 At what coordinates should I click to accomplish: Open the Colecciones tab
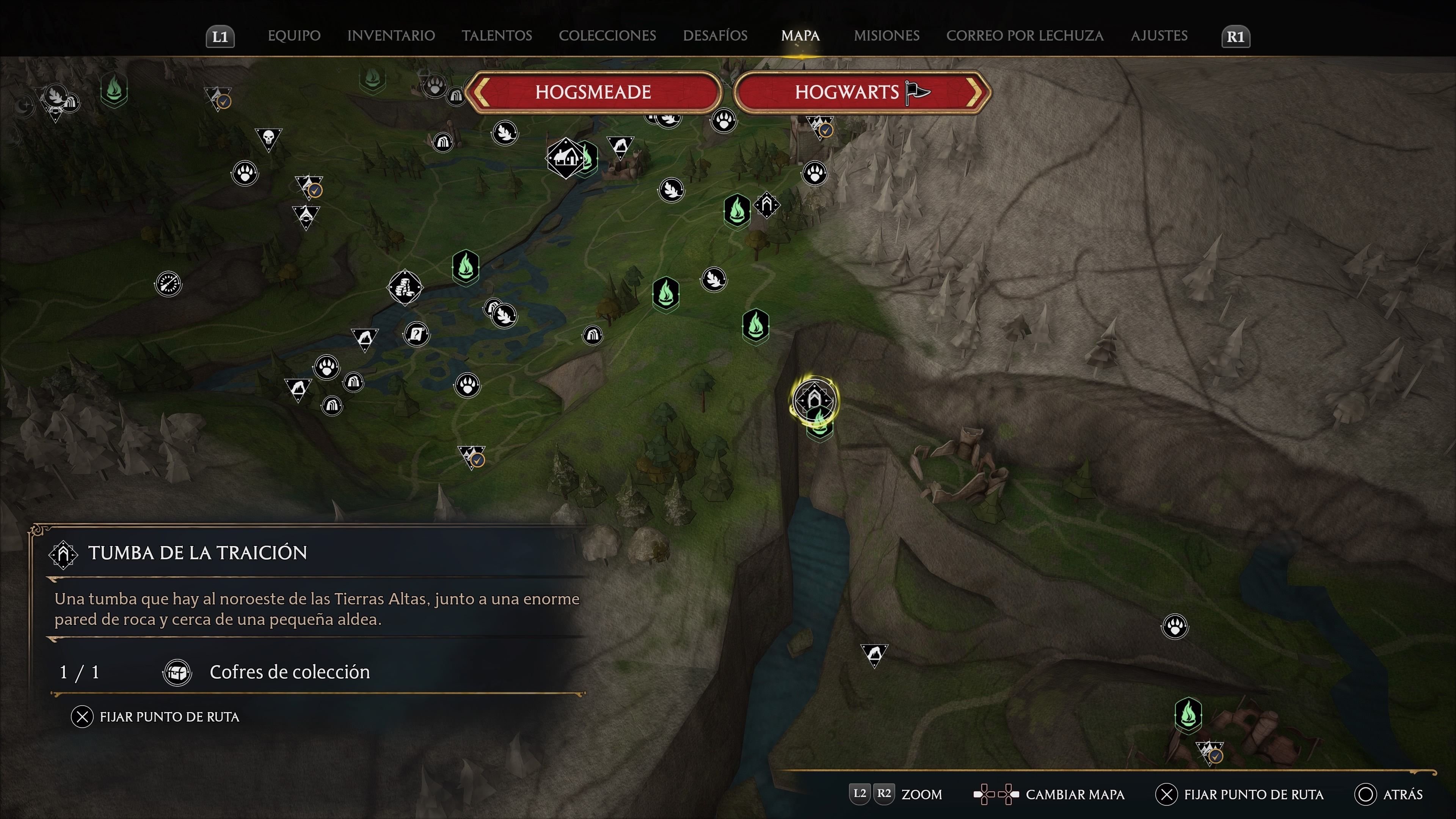[x=607, y=36]
